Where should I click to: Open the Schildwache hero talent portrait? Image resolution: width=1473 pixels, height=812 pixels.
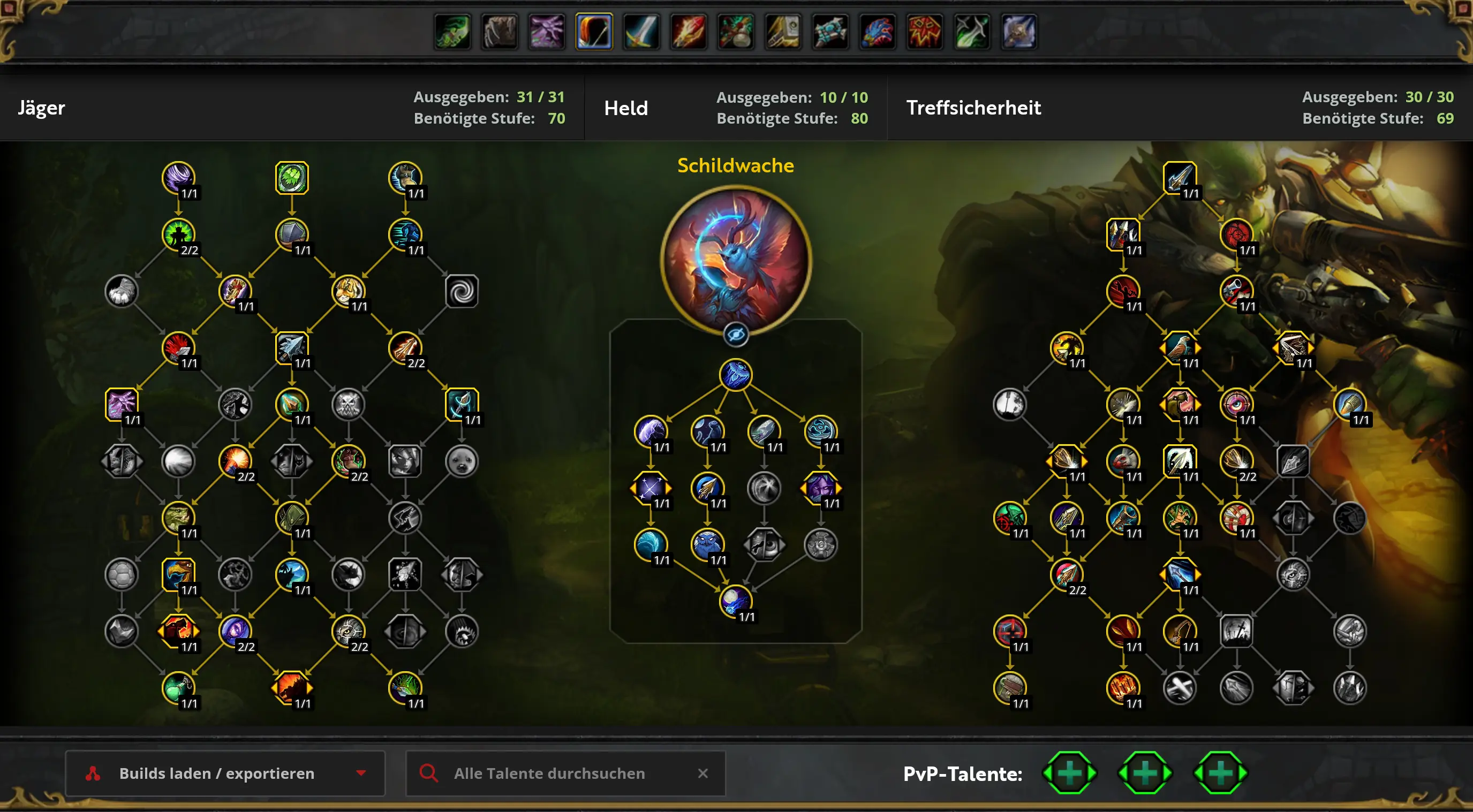point(735,260)
